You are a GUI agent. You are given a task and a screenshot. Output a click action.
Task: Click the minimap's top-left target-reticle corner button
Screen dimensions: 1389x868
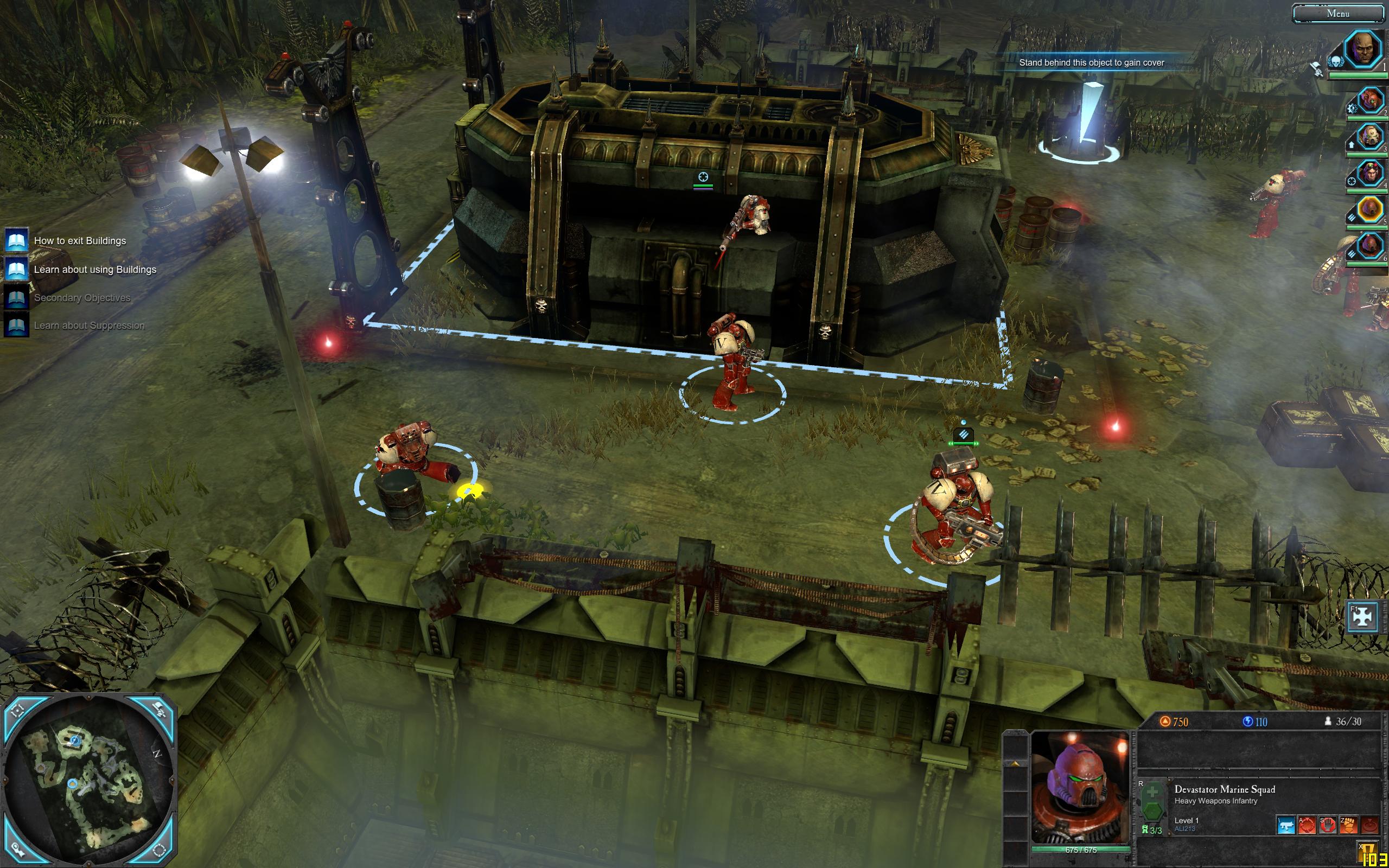(18, 710)
